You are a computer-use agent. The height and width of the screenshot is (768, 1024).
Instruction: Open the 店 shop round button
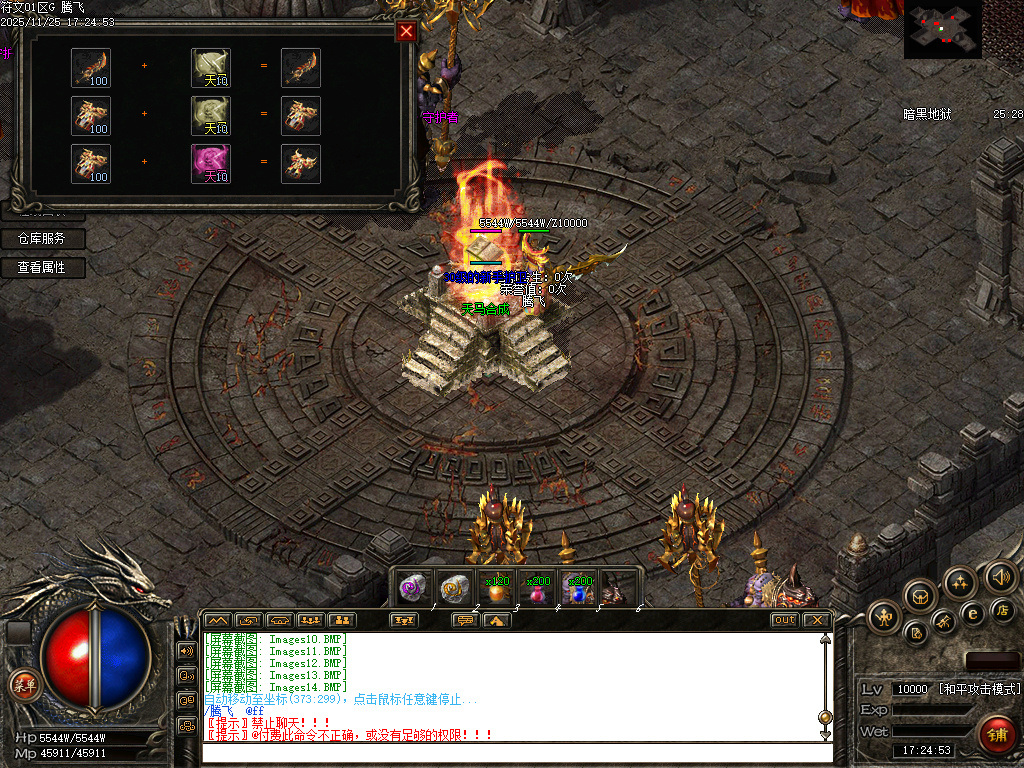1004,610
